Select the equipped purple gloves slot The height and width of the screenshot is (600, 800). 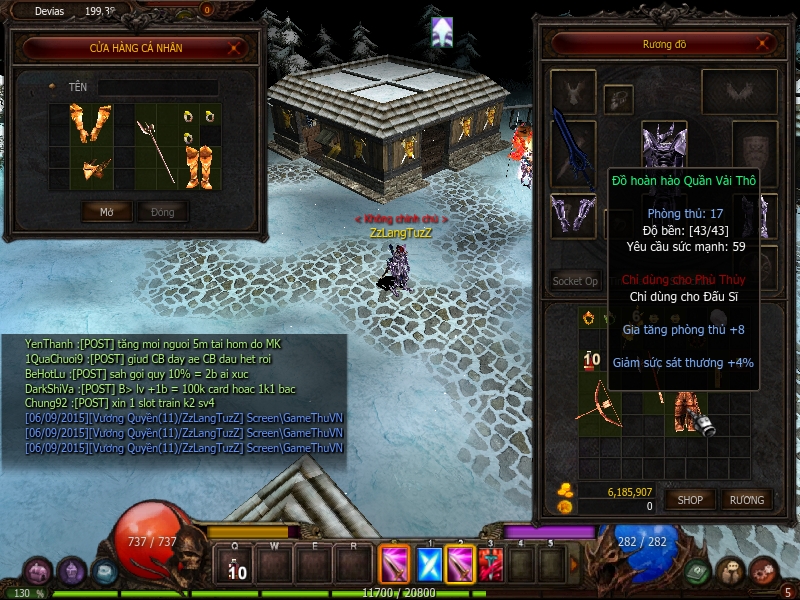(573, 214)
